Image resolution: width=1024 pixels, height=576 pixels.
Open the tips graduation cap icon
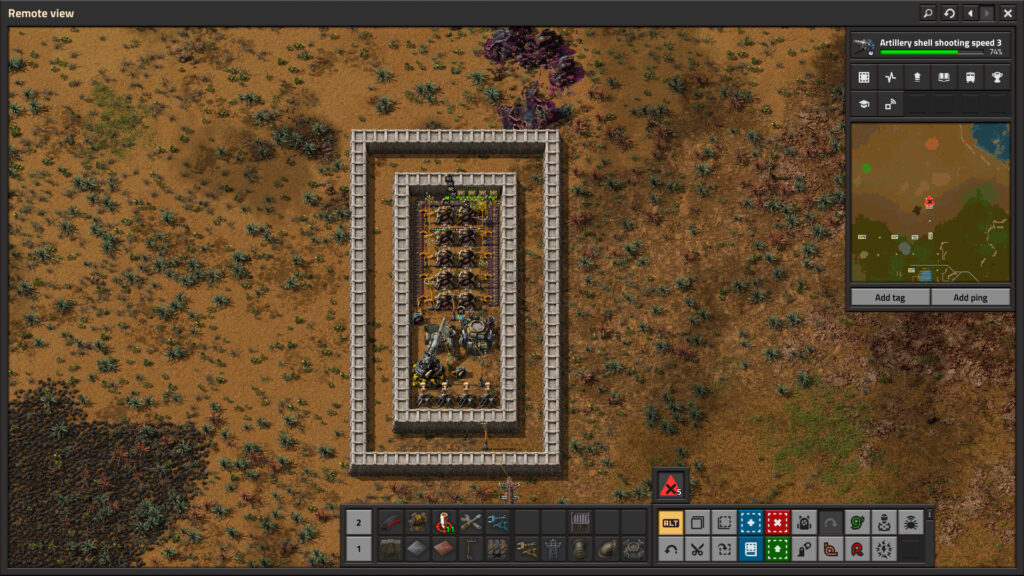point(863,103)
